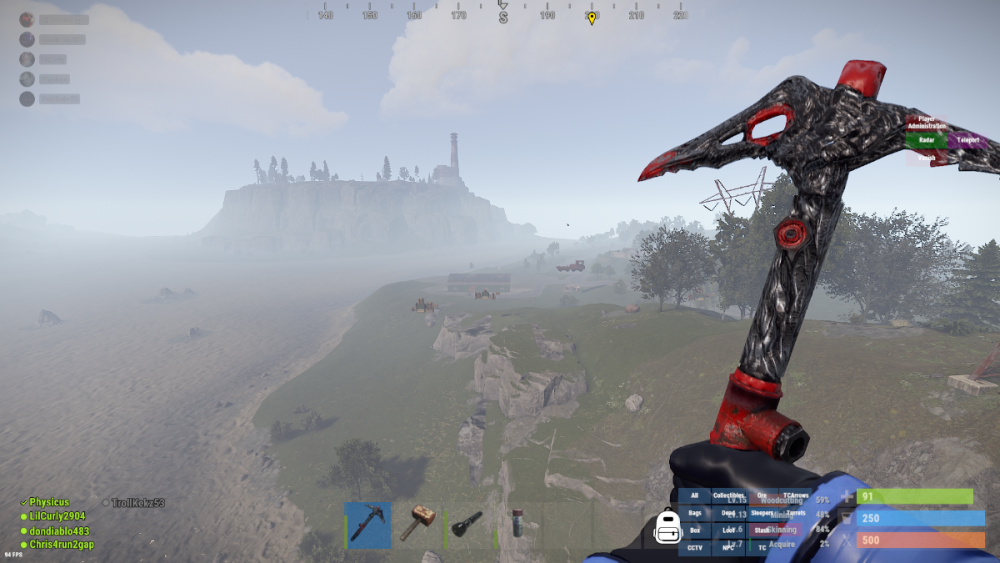Select TrollKekz53 in the team list

[x=138, y=502]
